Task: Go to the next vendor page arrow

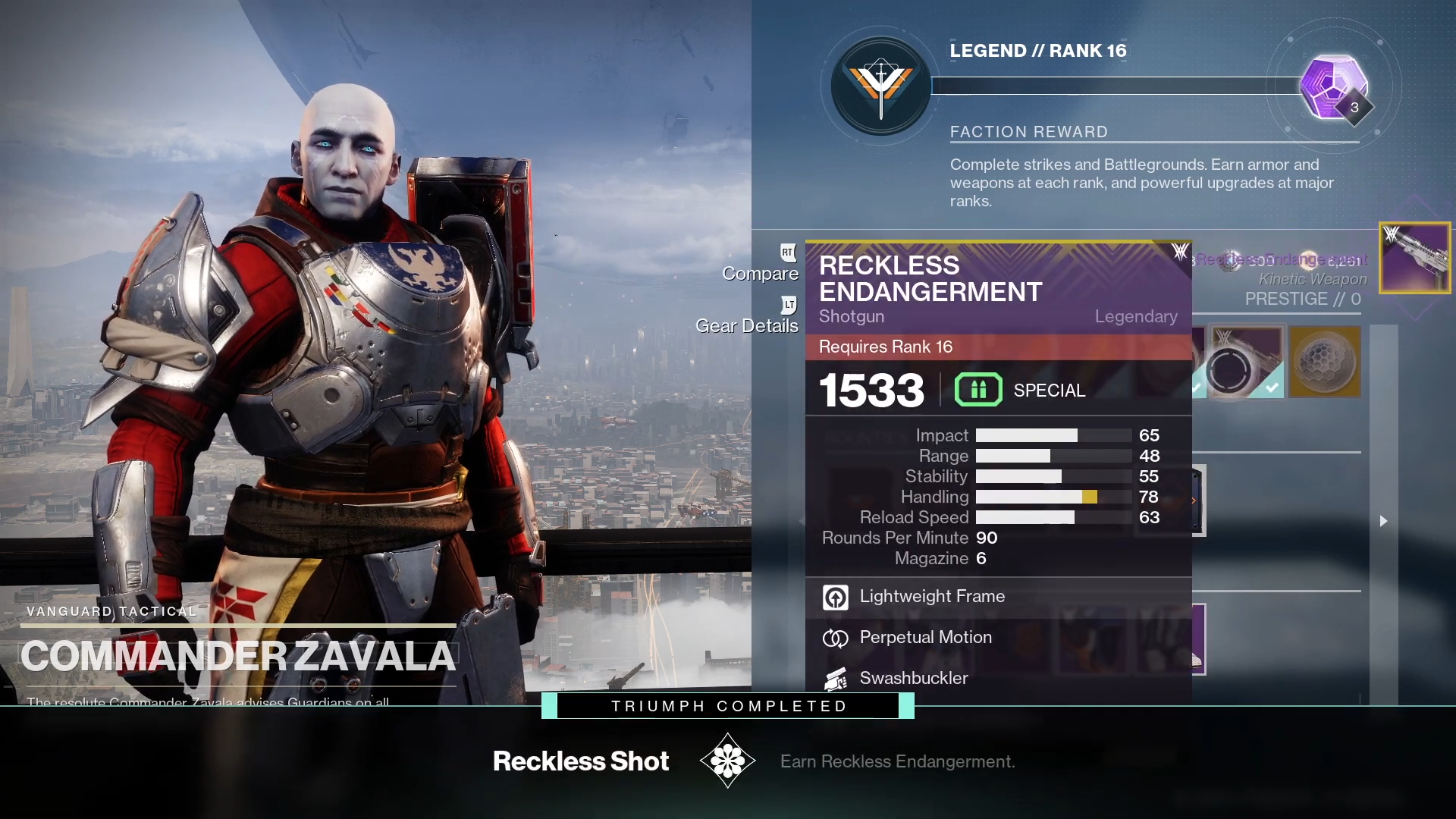Action: pos(1383,521)
